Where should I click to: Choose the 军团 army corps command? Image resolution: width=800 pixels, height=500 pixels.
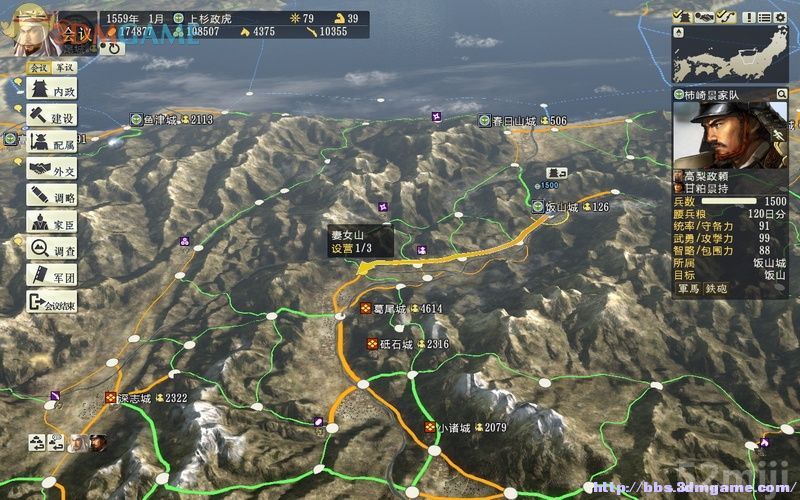[x=52, y=276]
